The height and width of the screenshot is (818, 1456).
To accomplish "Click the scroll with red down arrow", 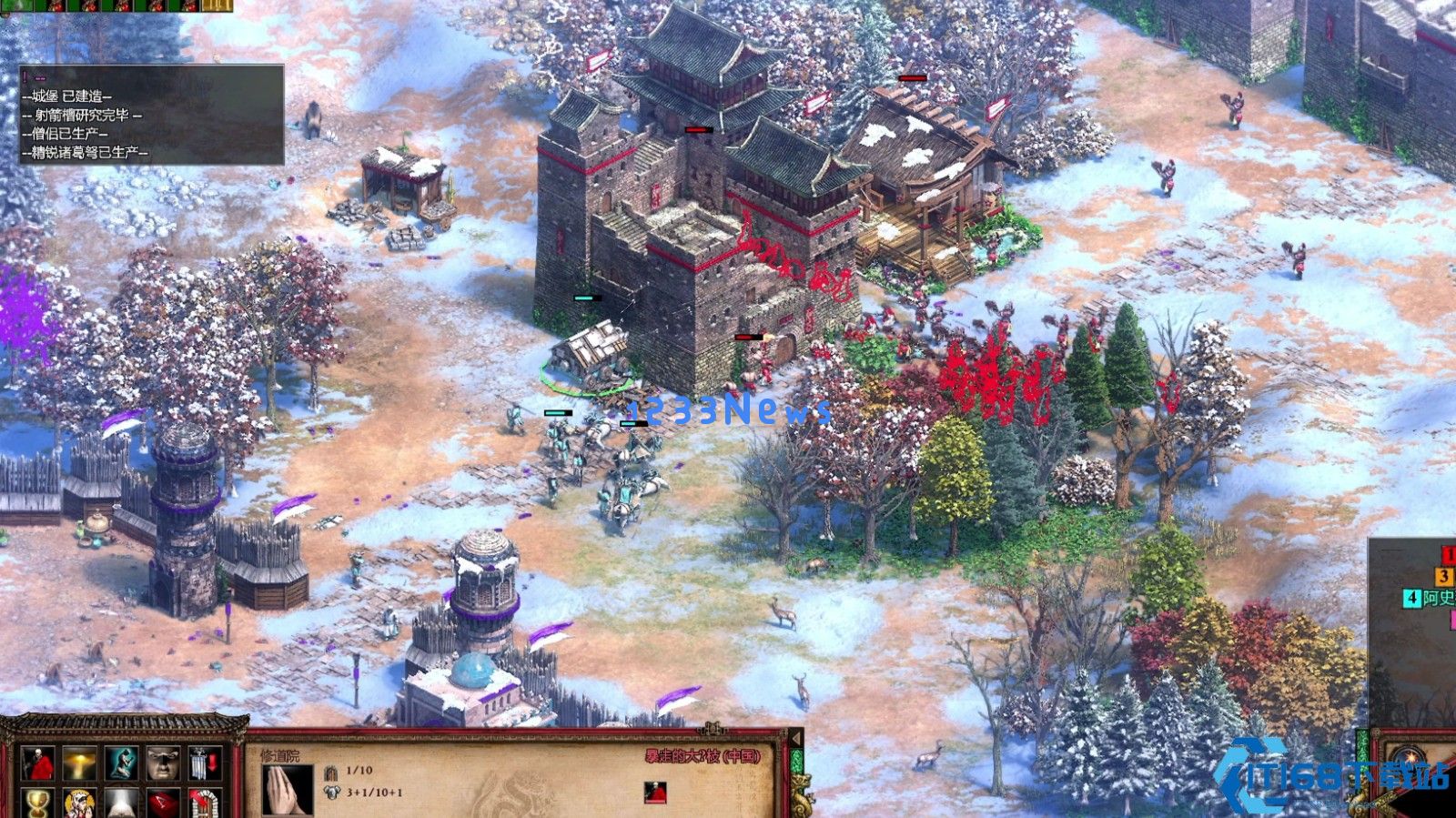I will 207,764.
